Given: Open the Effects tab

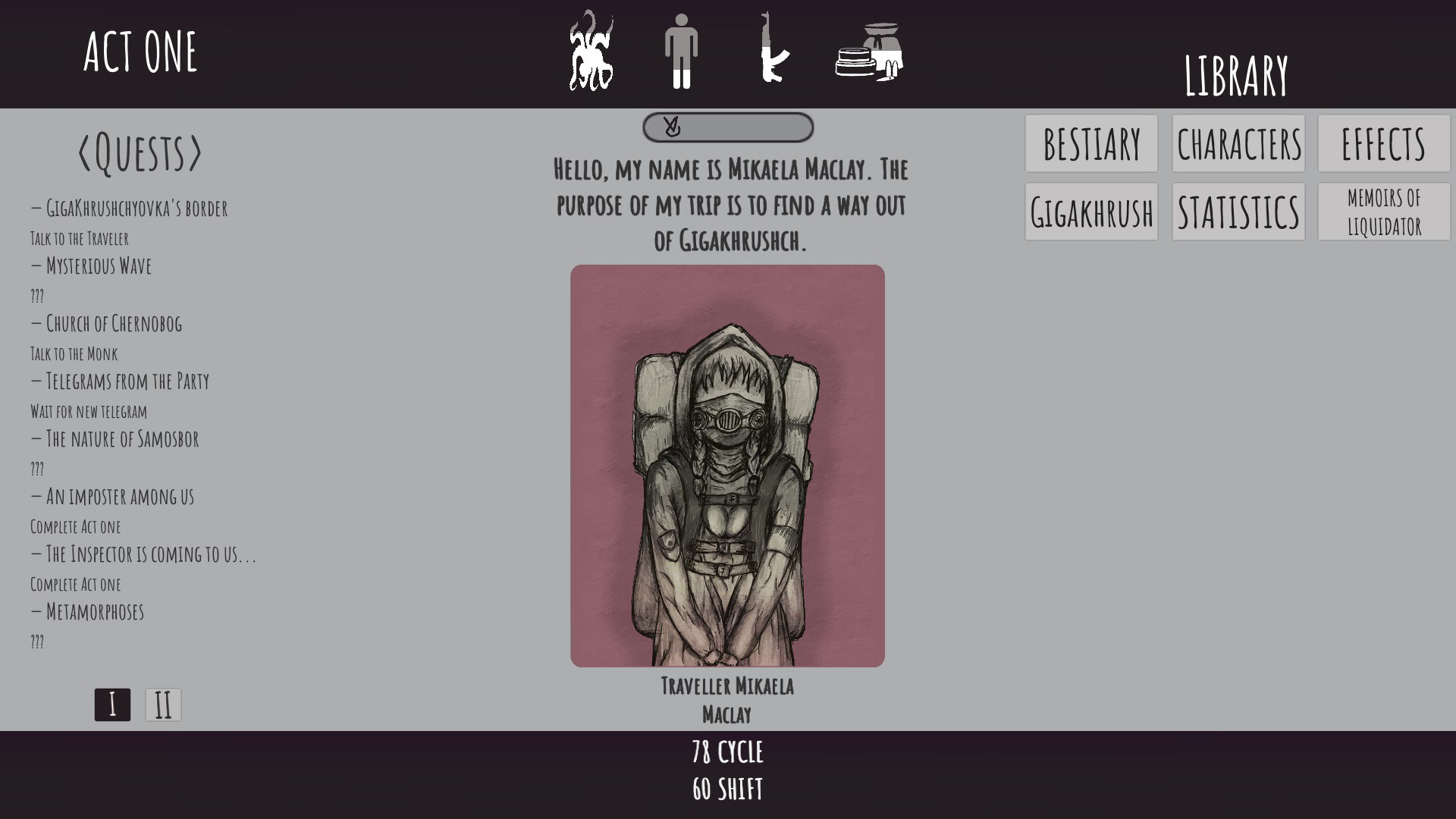Looking at the screenshot, I should (x=1383, y=143).
